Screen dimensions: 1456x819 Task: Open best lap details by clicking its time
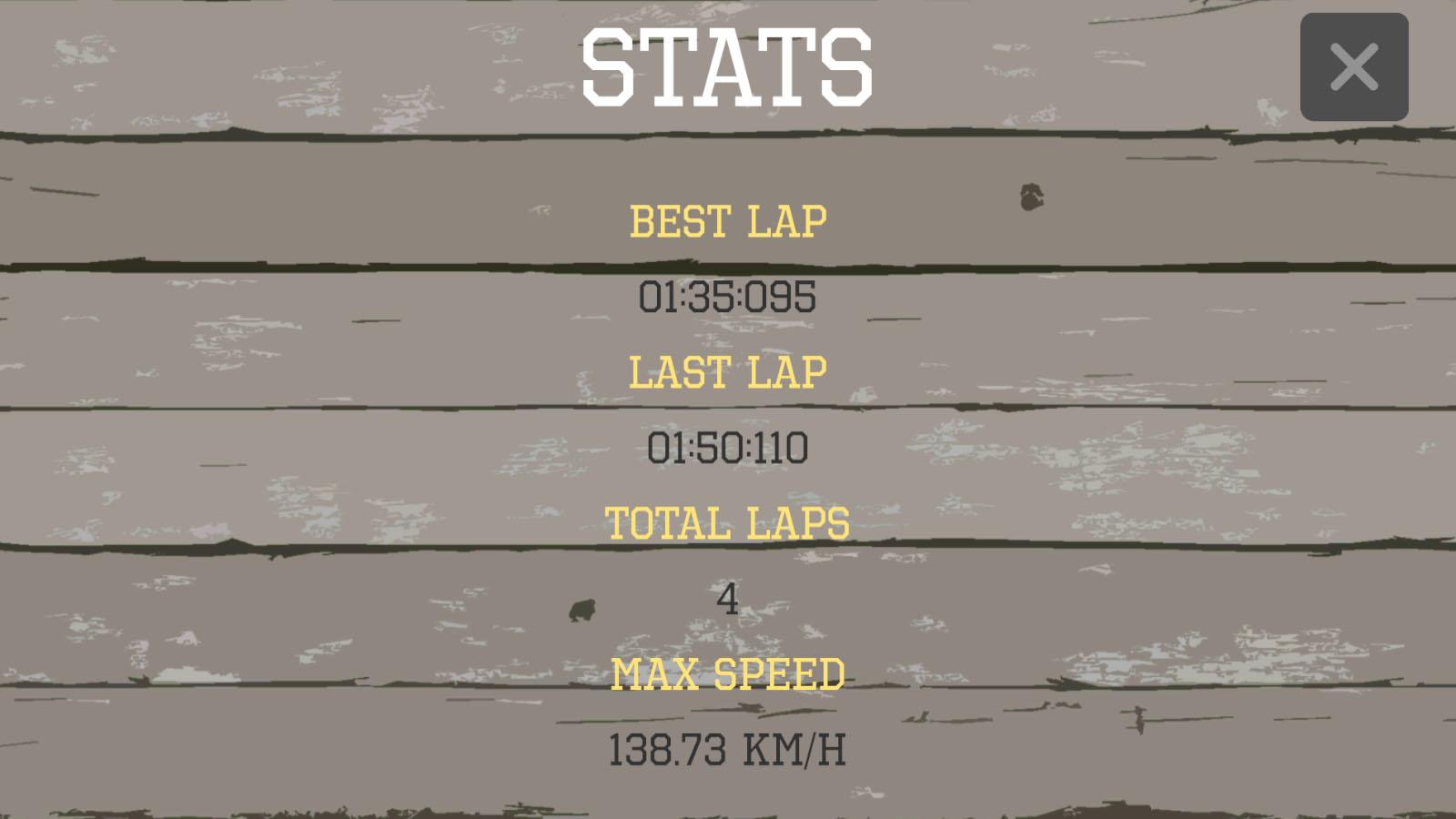click(x=728, y=294)
